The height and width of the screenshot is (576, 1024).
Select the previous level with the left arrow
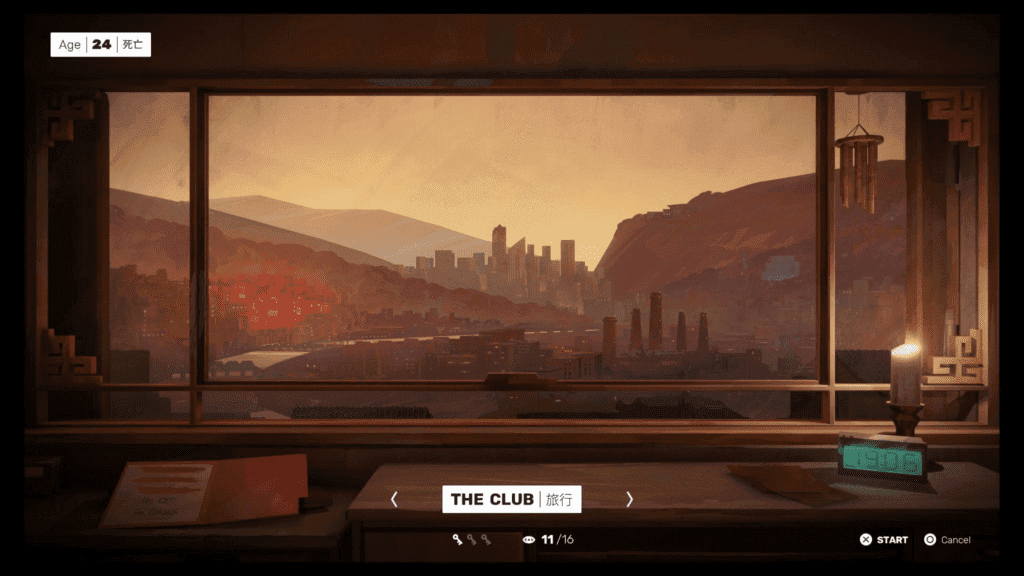pos(394,499)
